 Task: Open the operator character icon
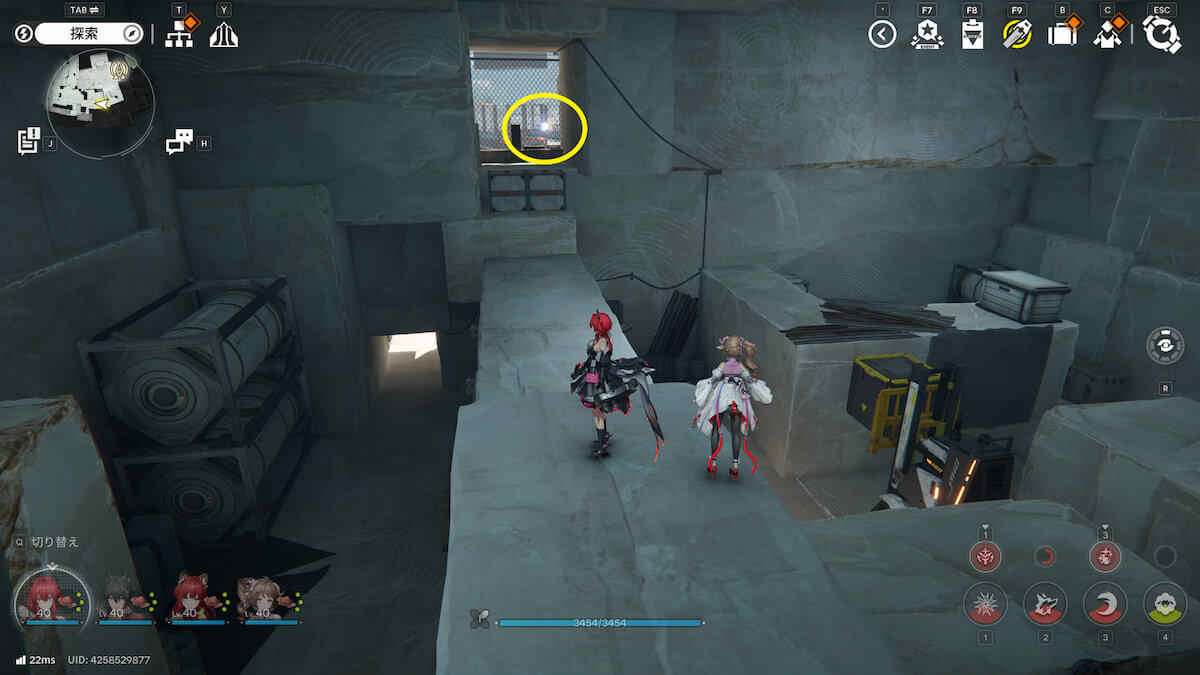point(1107,35)
